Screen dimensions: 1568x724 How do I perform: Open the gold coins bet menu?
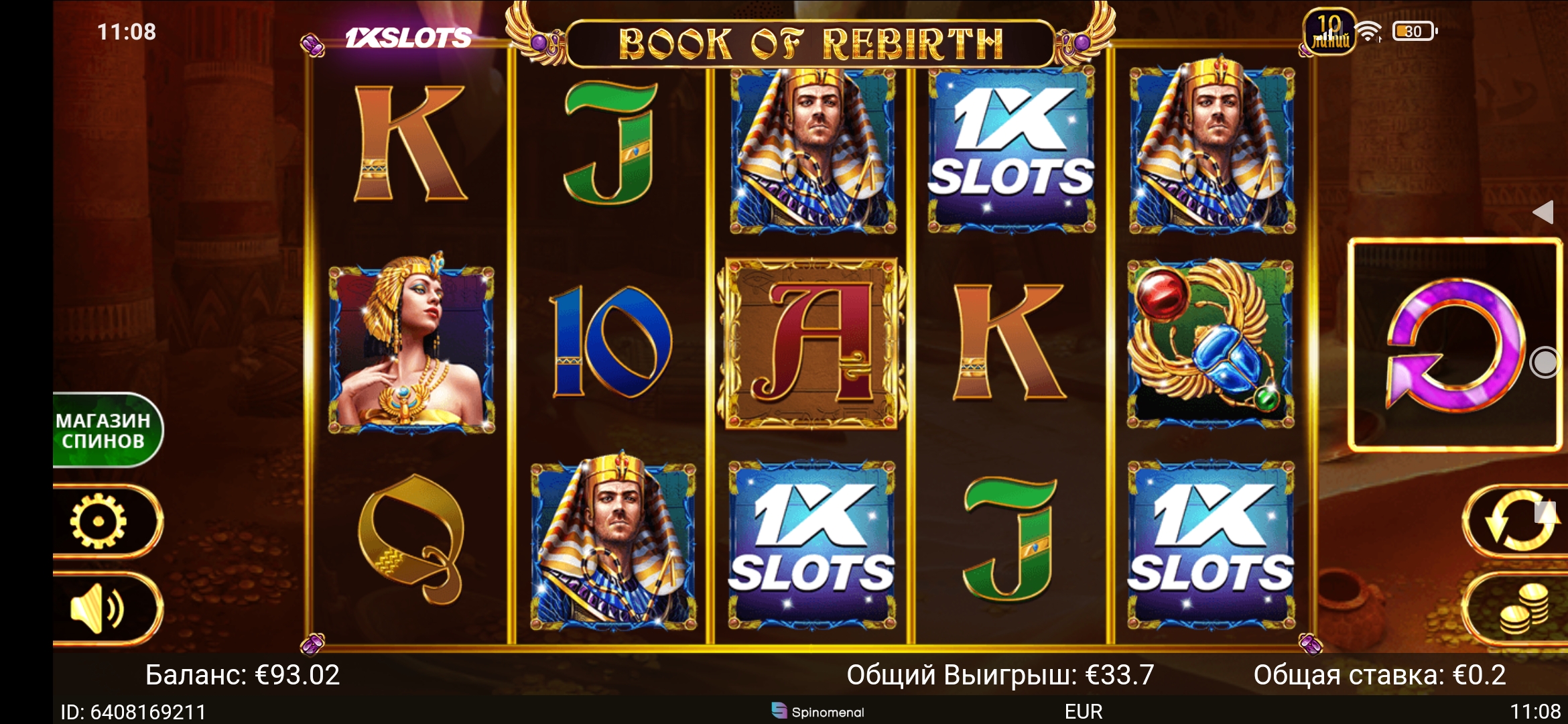coord(1521,609)
